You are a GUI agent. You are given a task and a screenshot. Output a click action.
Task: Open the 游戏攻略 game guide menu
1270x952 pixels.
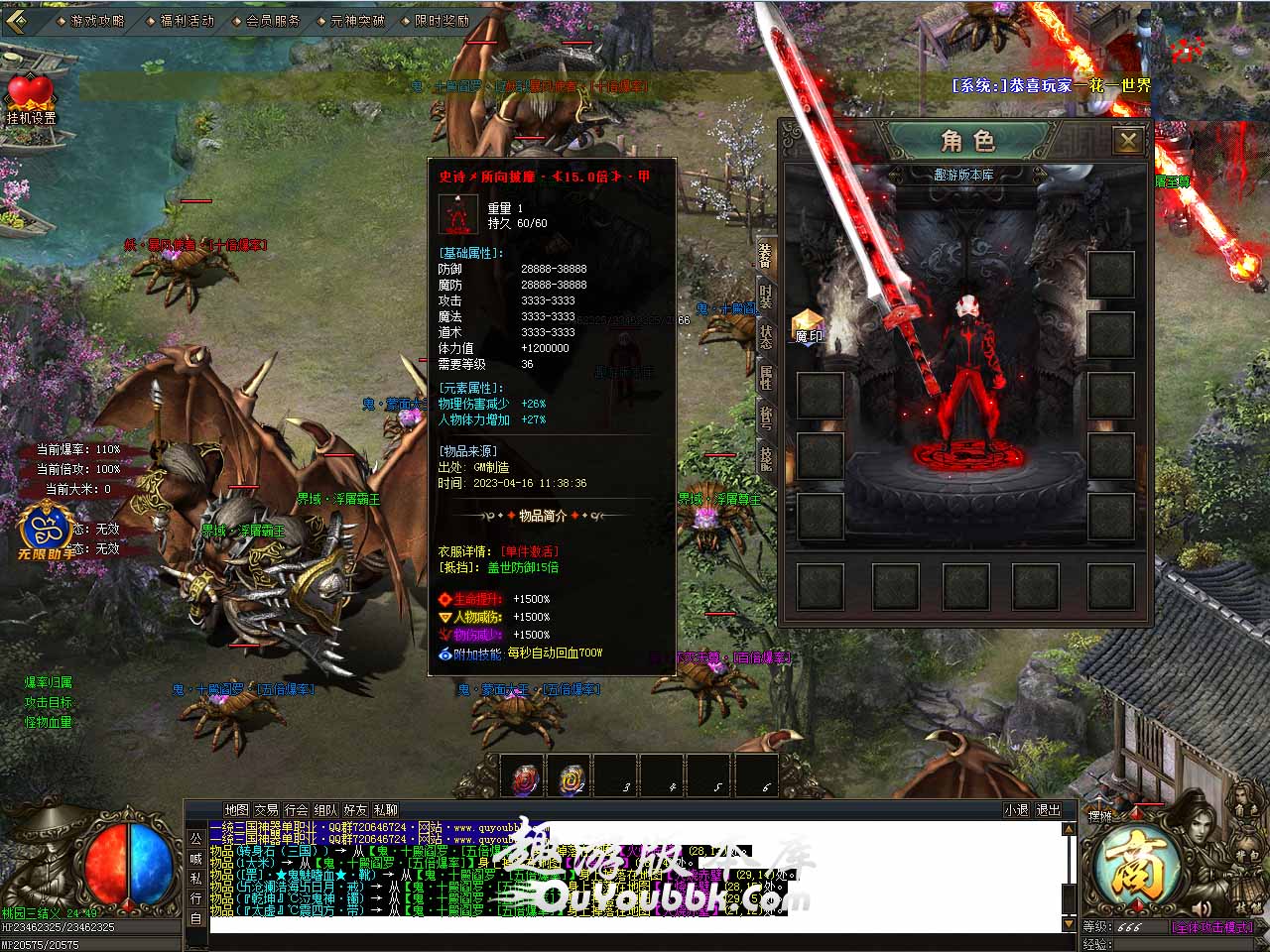tap(97, 20)
